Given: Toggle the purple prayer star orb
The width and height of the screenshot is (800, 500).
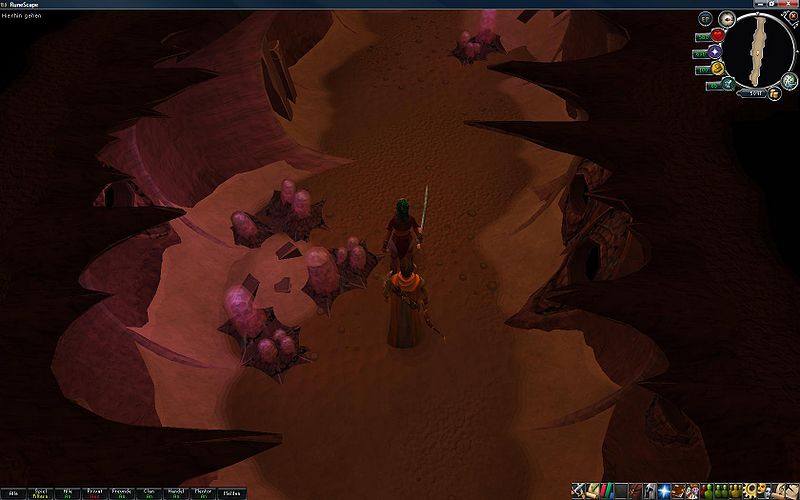Looking at the screenshot, I should click(x=717, y=52).
